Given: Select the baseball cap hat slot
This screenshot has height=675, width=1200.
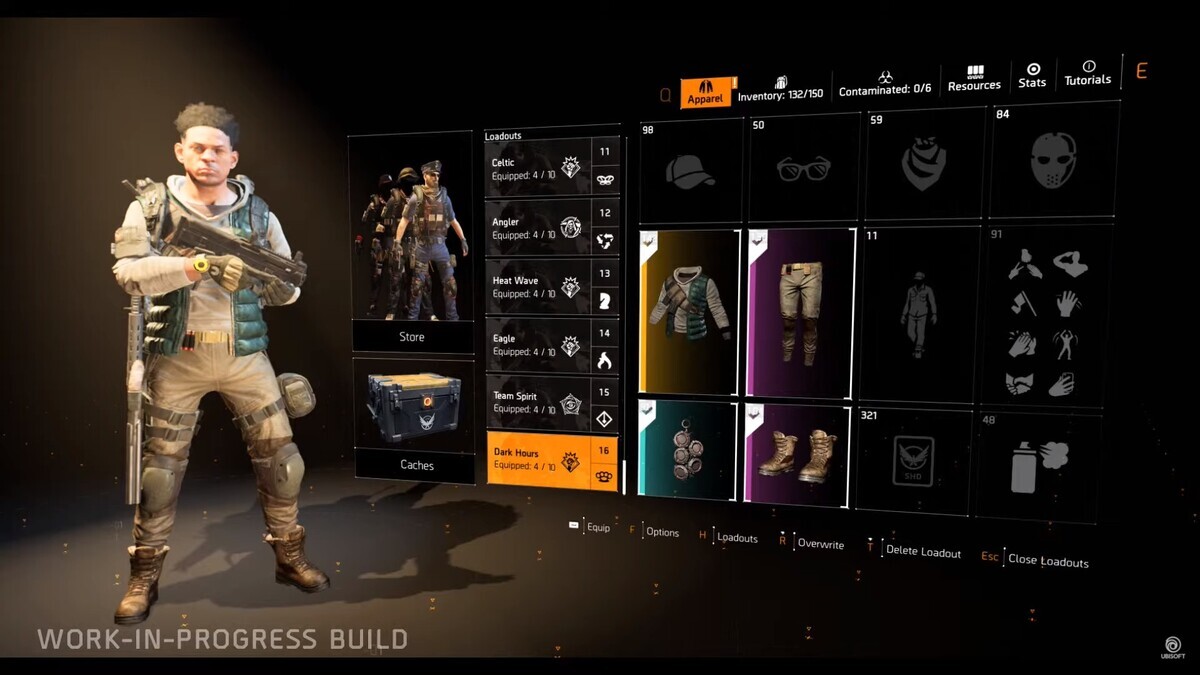Looking at the screenshot, I should click(690, 170).
